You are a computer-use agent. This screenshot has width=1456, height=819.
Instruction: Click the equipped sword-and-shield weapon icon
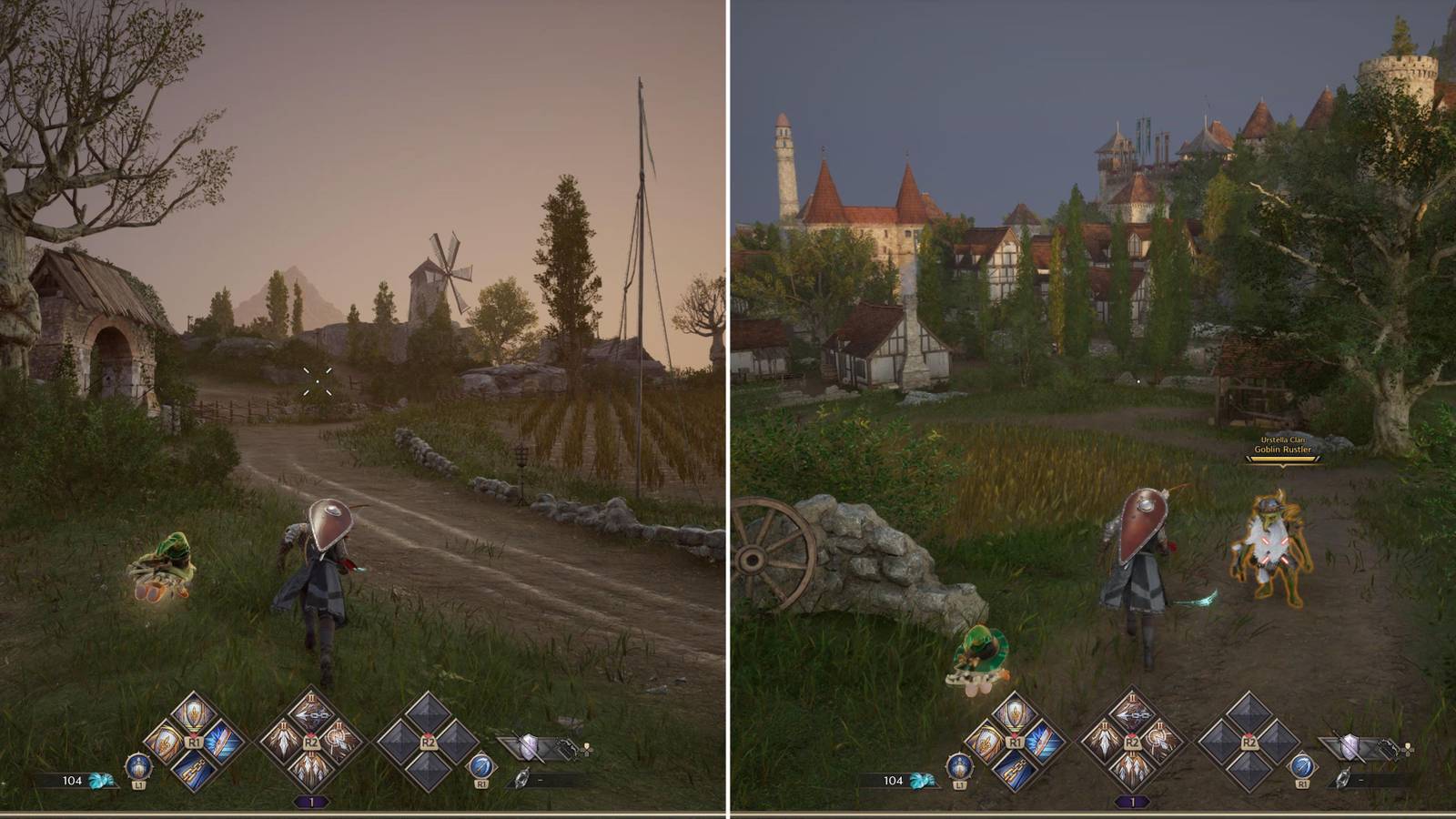[528, 744]
